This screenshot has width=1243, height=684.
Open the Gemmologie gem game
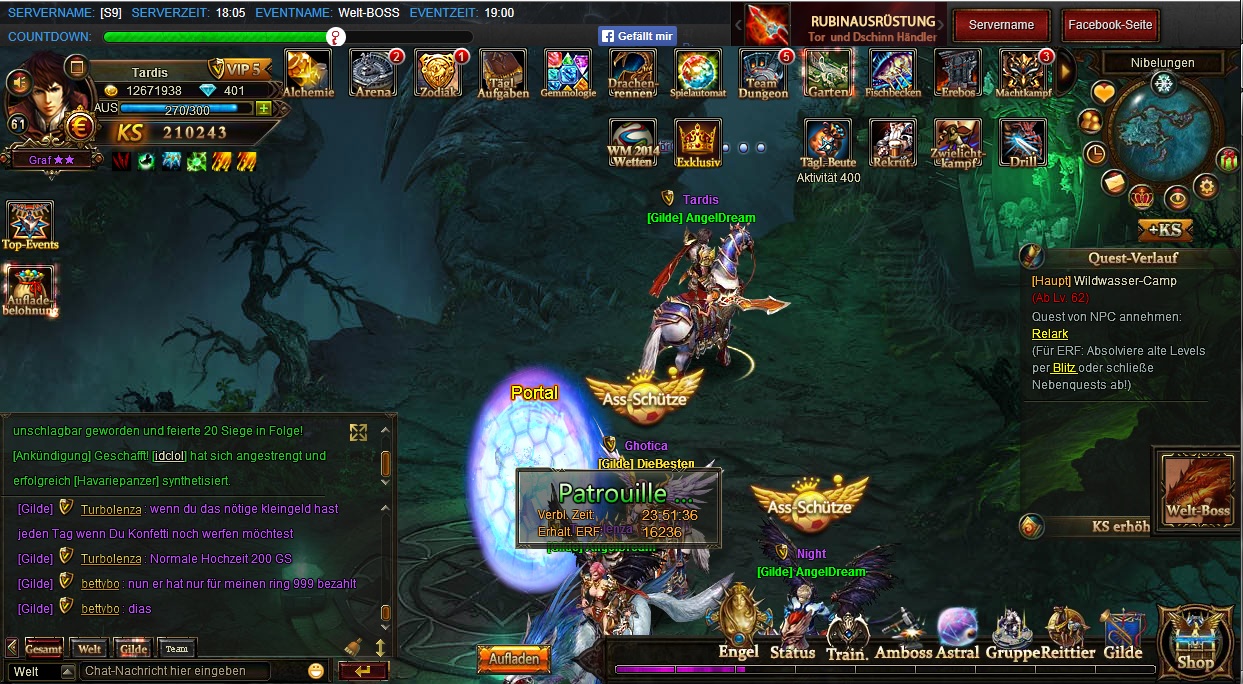click(x=568, y=72)
